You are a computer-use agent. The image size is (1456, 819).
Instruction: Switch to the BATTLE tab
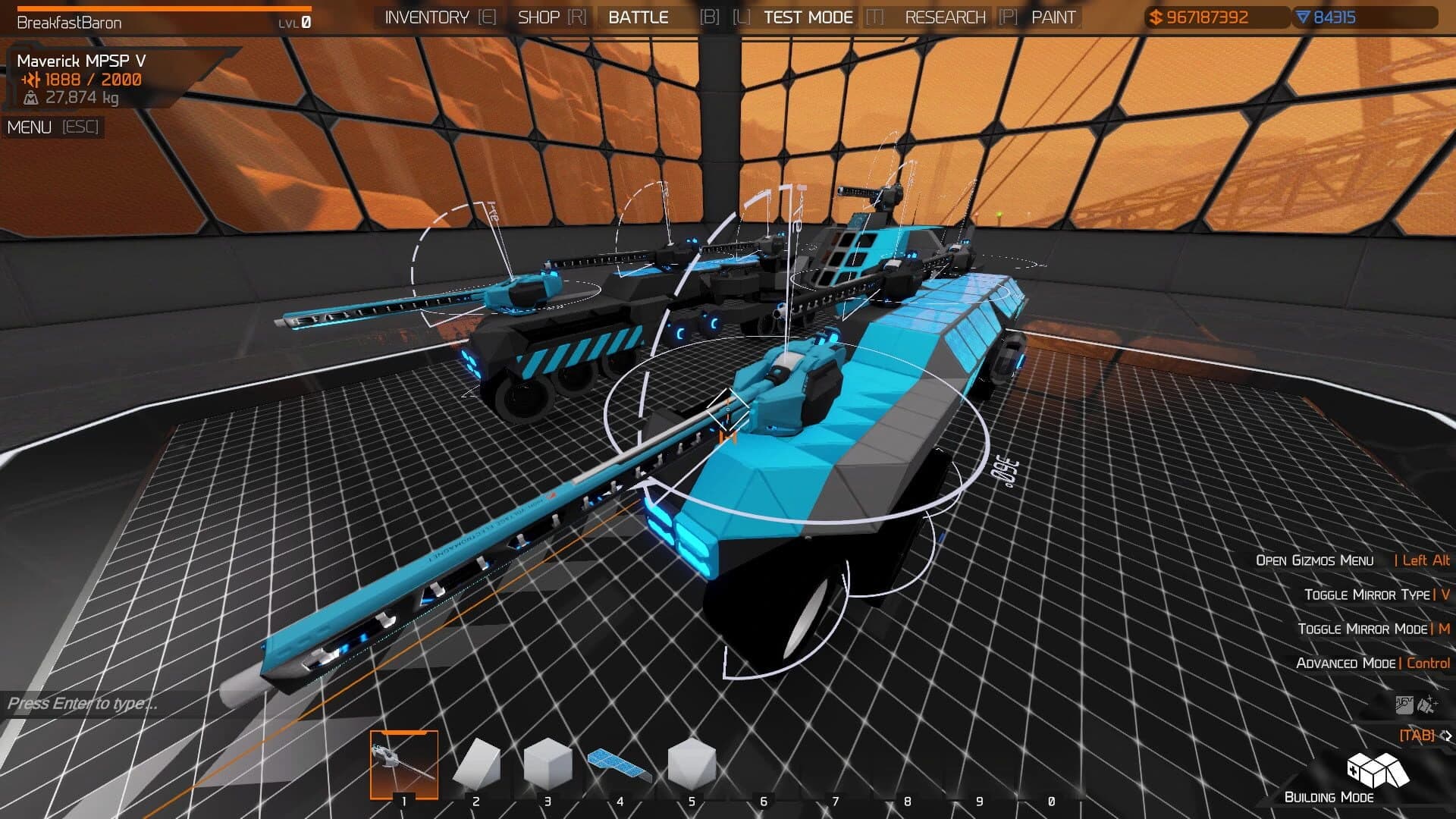click(x=639, y=16)
